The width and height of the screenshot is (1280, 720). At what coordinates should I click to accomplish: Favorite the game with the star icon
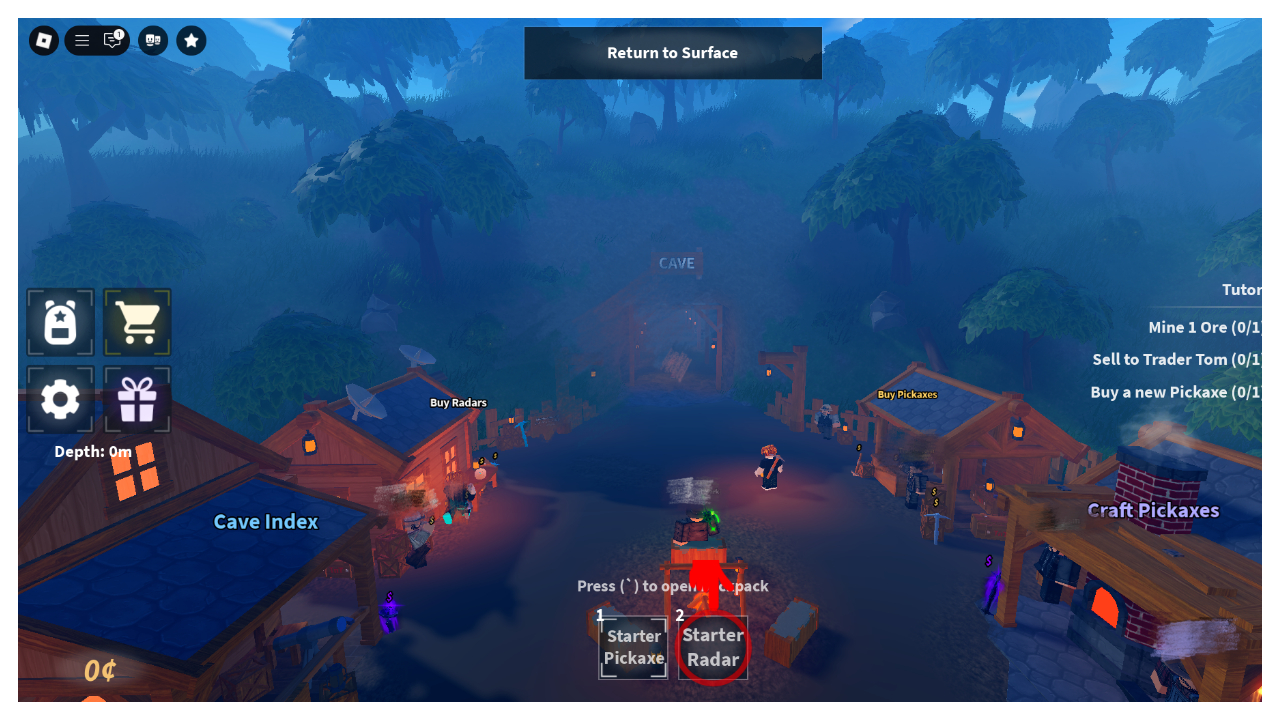190,40
